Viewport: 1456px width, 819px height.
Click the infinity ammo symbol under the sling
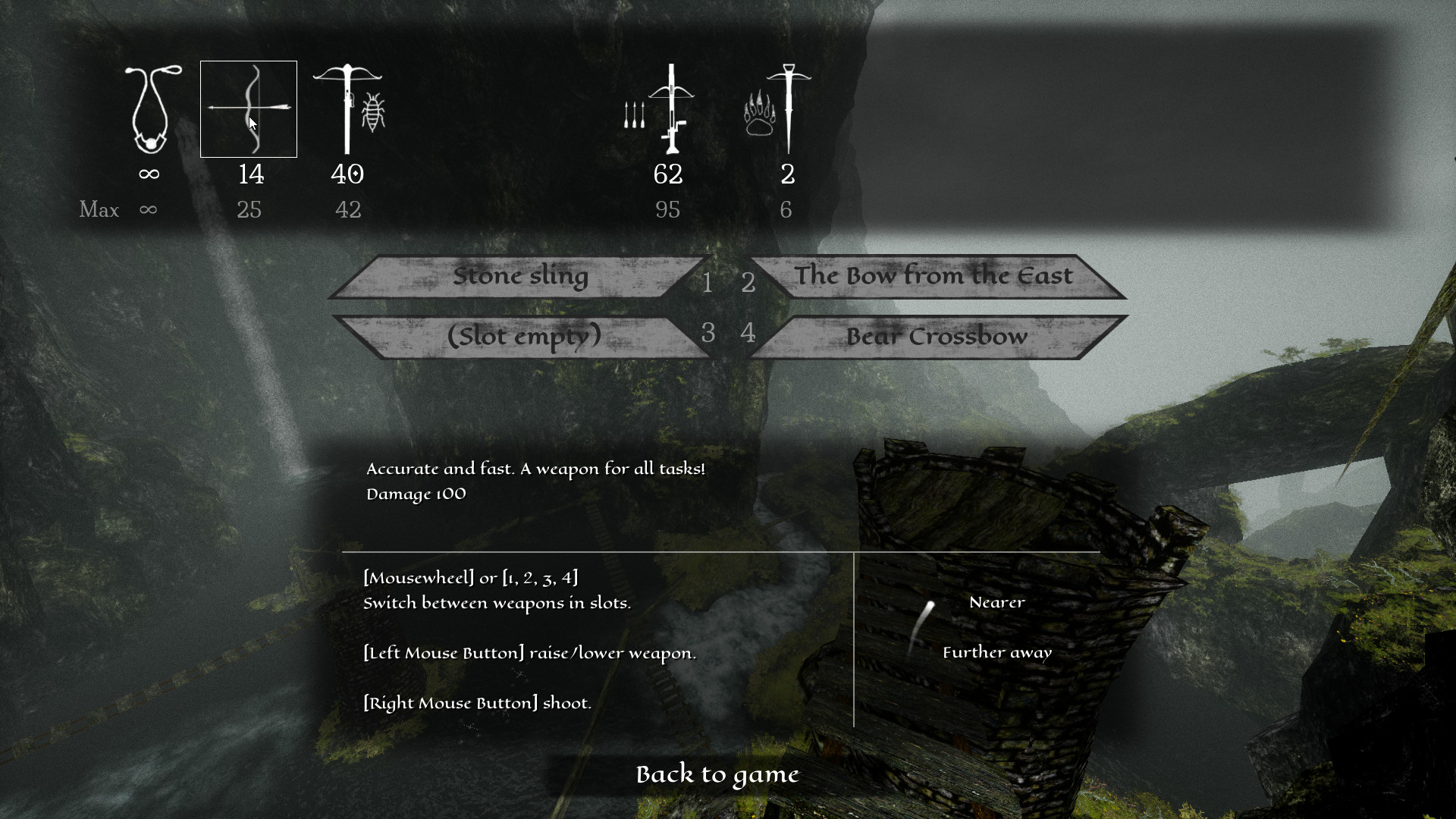pos(149,174)
